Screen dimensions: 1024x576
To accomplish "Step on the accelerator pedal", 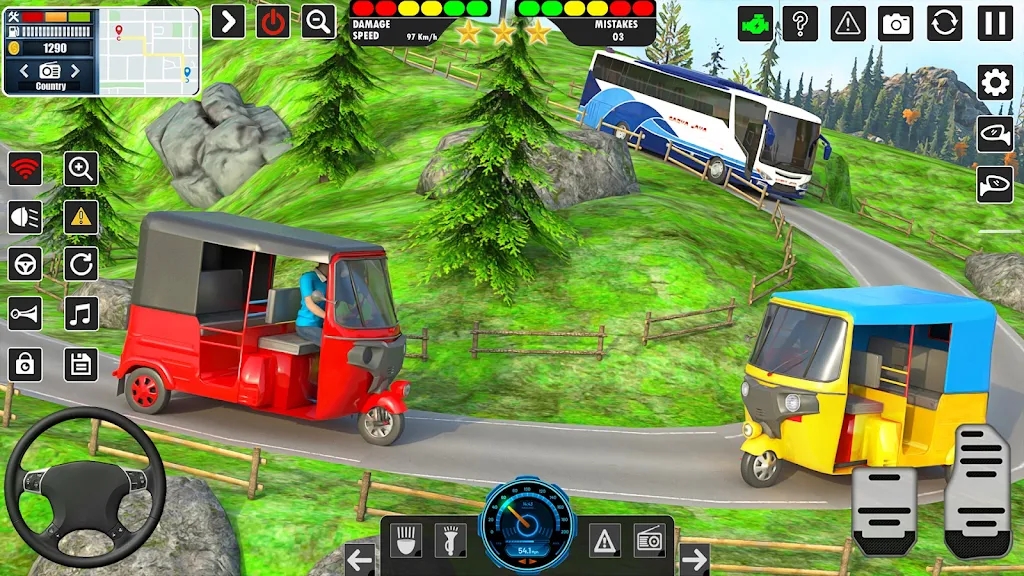I will pos(977,490).
